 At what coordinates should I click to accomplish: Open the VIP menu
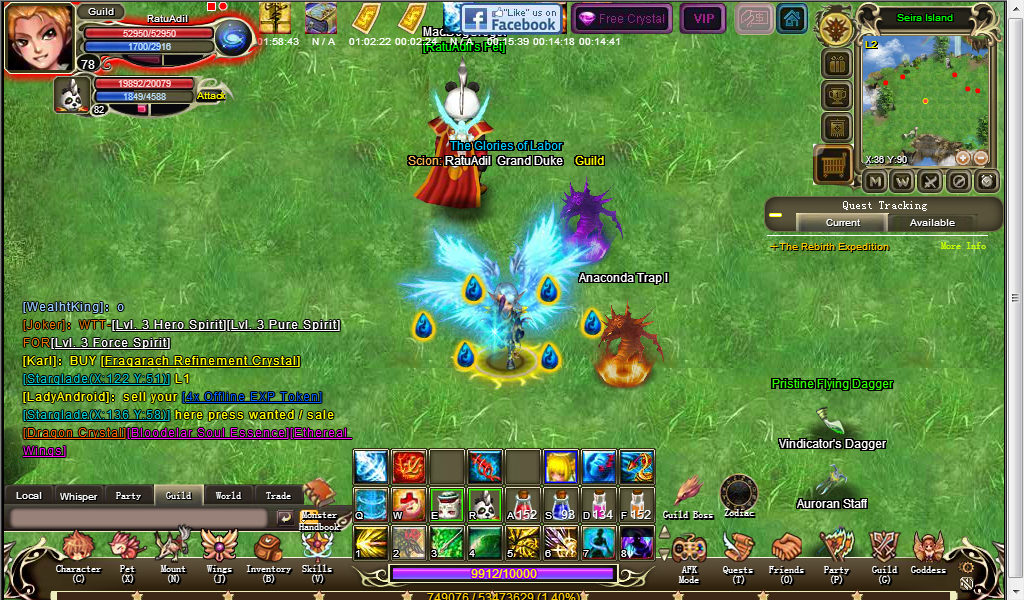pos(704,18)
